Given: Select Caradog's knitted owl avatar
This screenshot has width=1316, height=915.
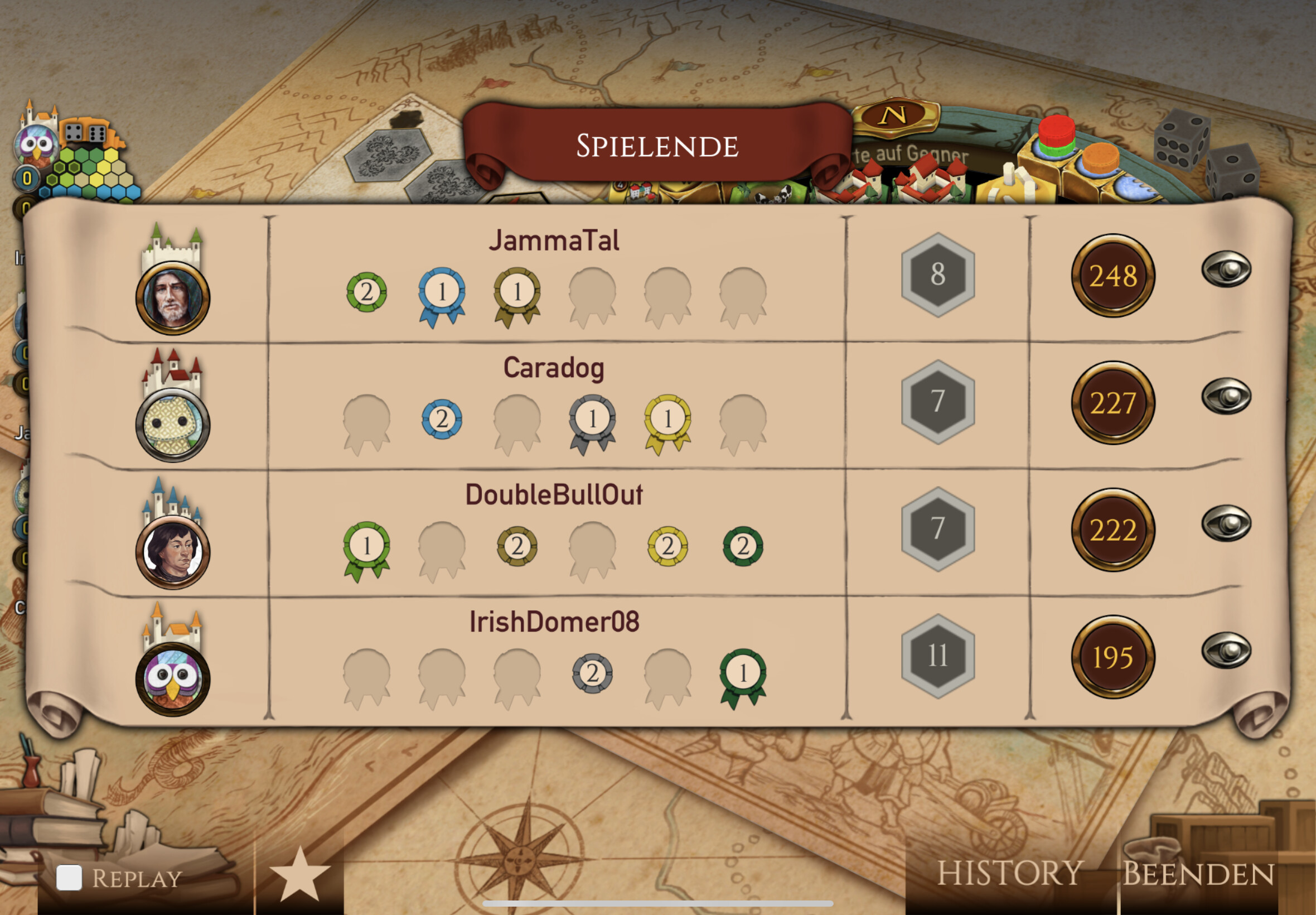Looking at the screenshot, I should click(172, 425).
